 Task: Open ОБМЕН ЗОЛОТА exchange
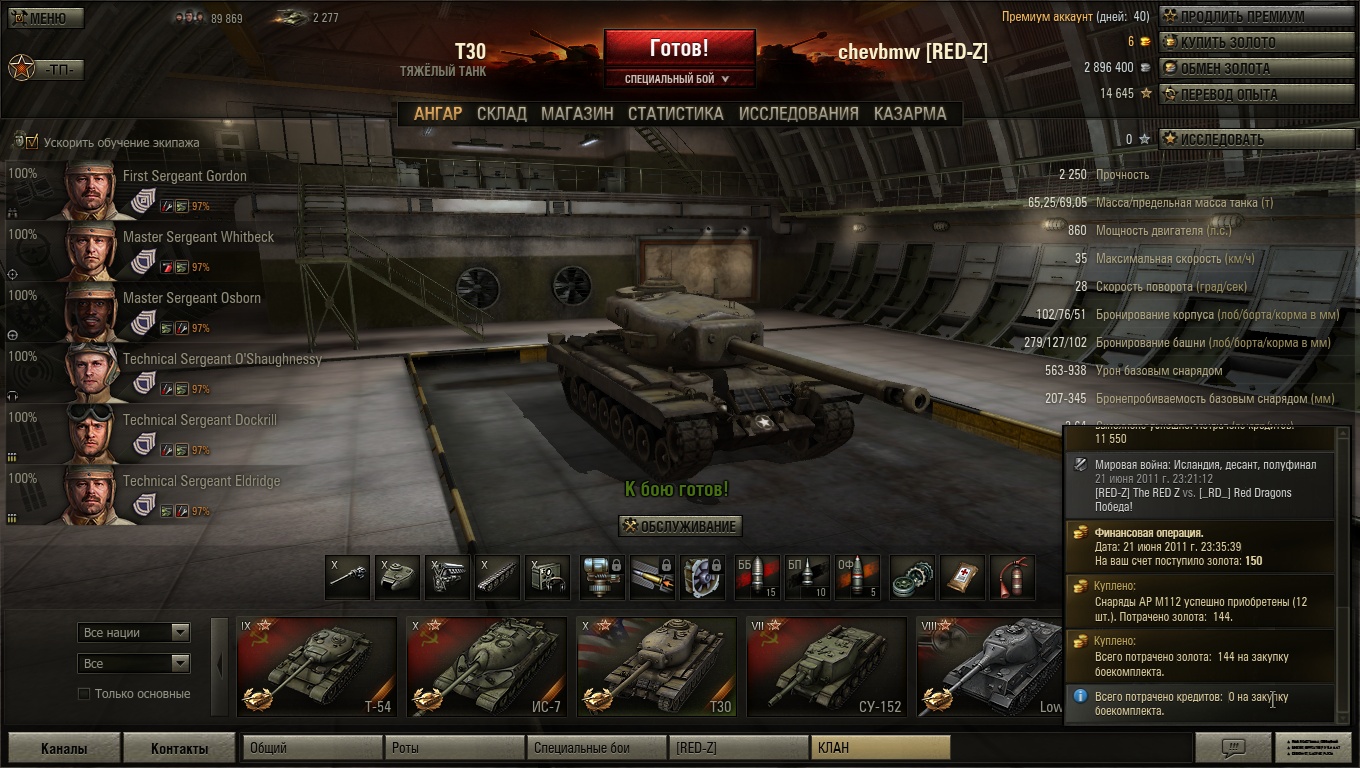tap(1224, 68)
